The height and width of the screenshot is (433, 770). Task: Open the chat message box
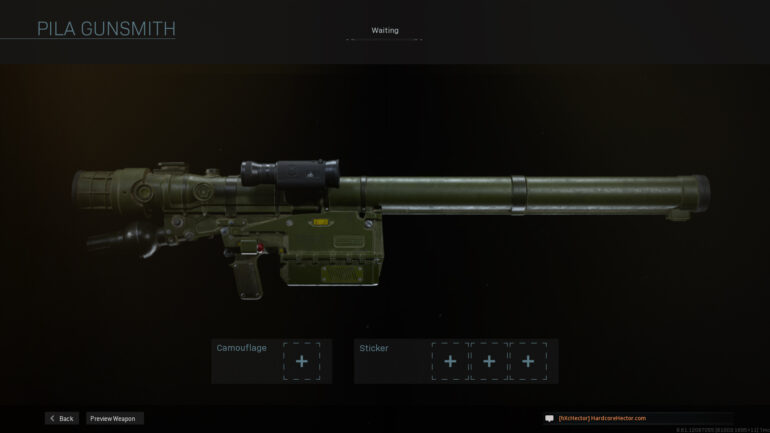click(x=549, y=418)
